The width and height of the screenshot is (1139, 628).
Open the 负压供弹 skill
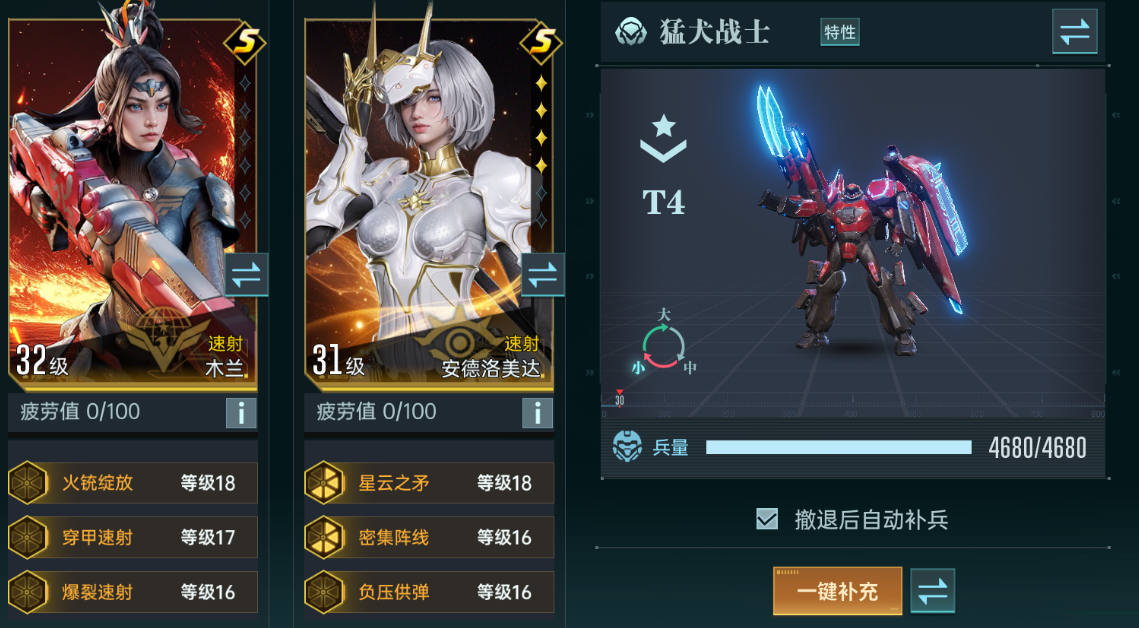click(429, 592)
